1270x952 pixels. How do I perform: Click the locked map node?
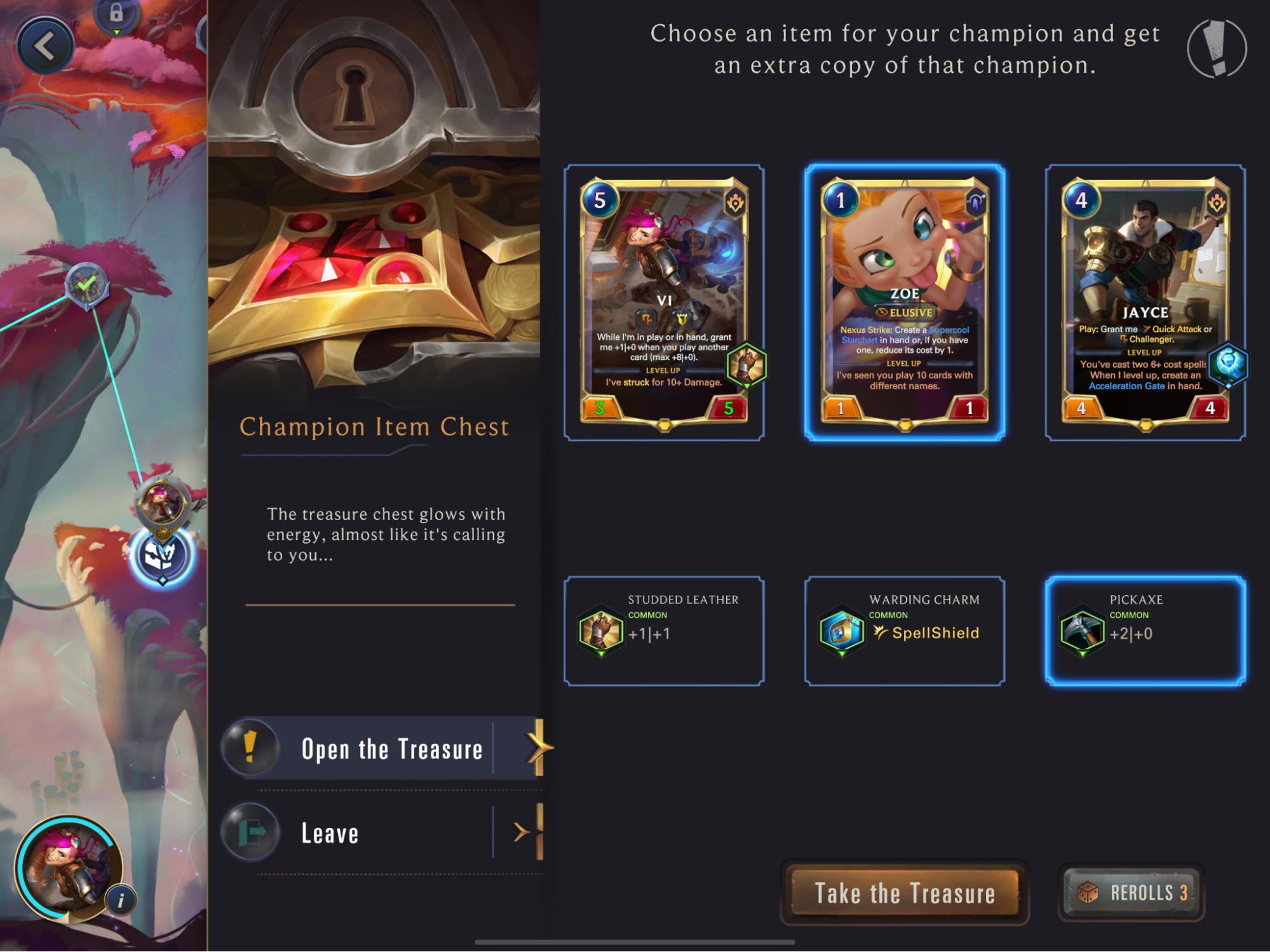(116, 14)
